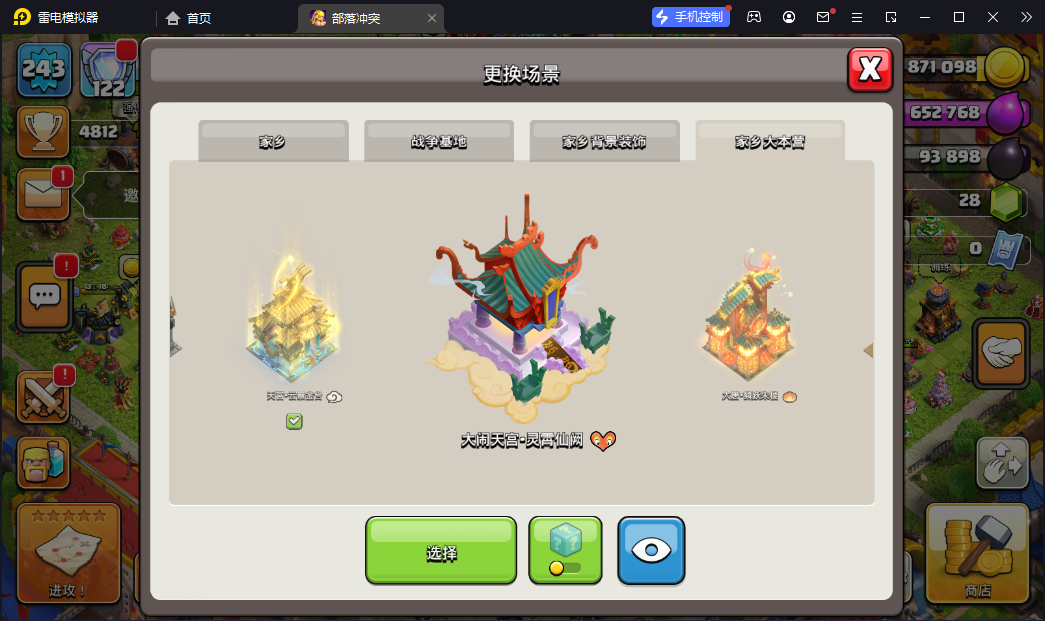
Task: Preview the scenery with the blue eye button
Action: [x=651, y=550]
